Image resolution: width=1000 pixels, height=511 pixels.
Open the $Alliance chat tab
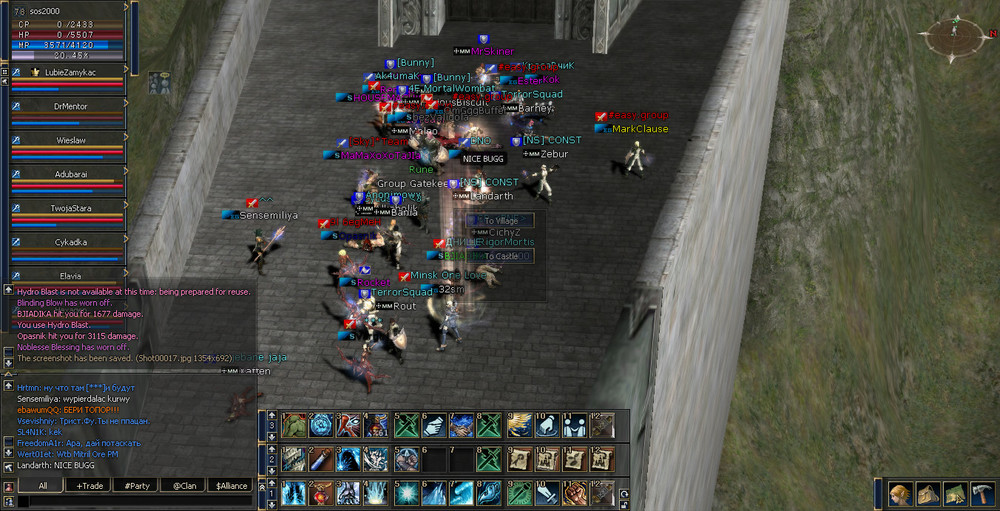pos(231,485)
